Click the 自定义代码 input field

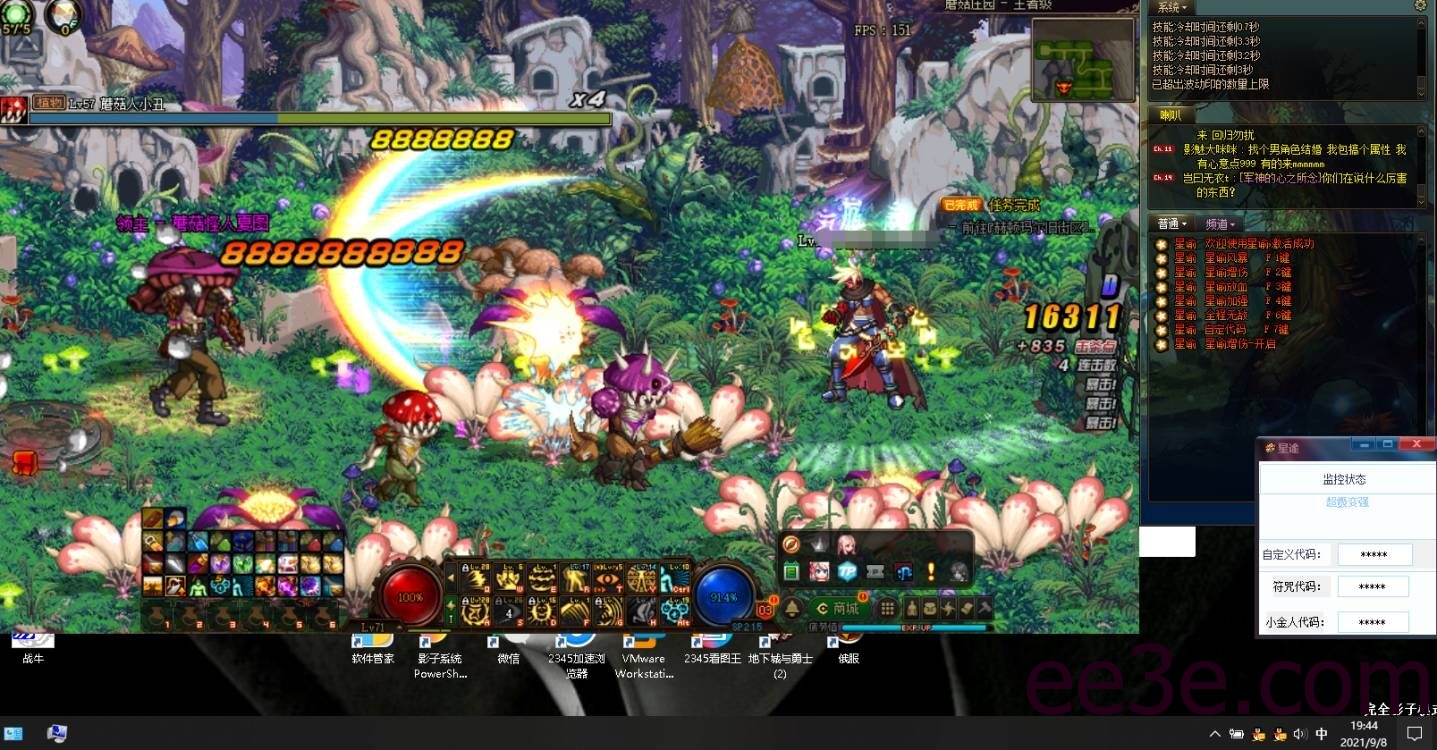(x=1375, y=554)
